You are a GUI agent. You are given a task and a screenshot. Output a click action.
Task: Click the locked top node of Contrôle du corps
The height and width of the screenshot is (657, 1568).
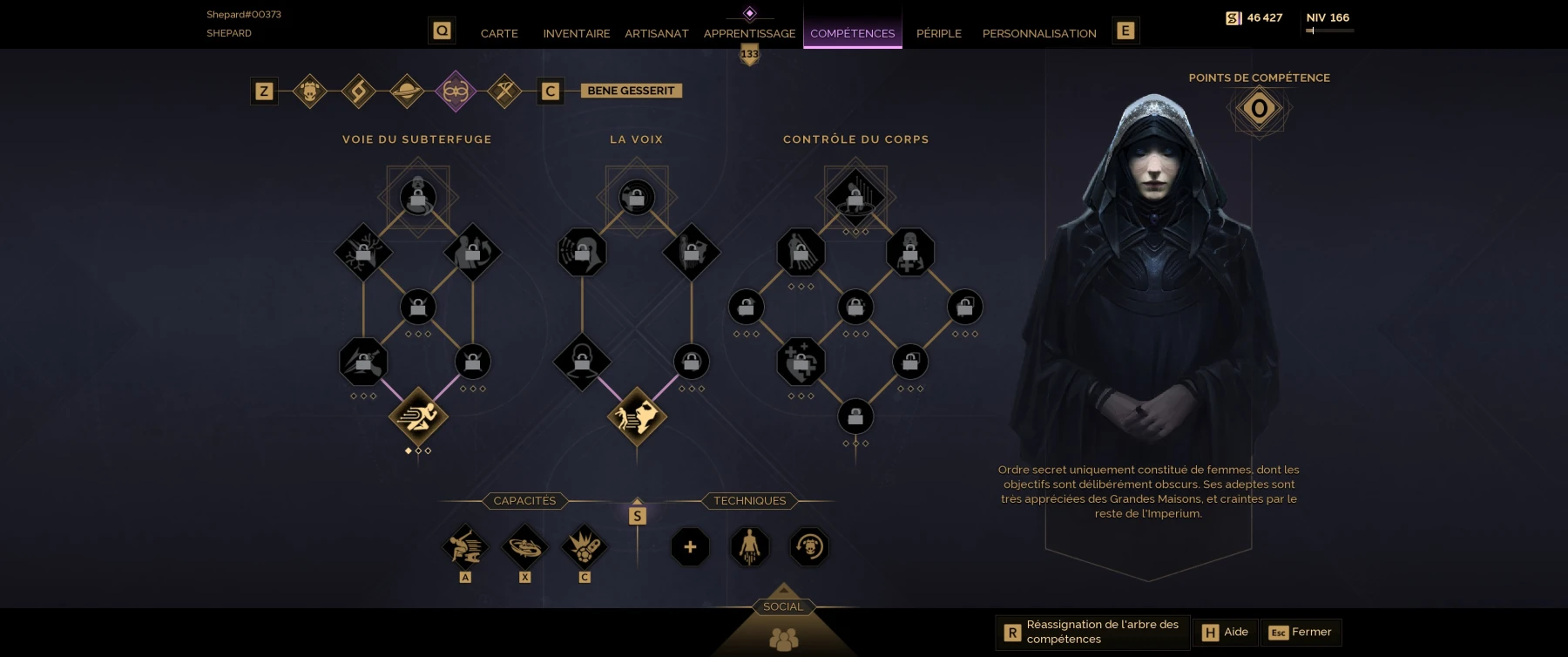tap(855, 197)
